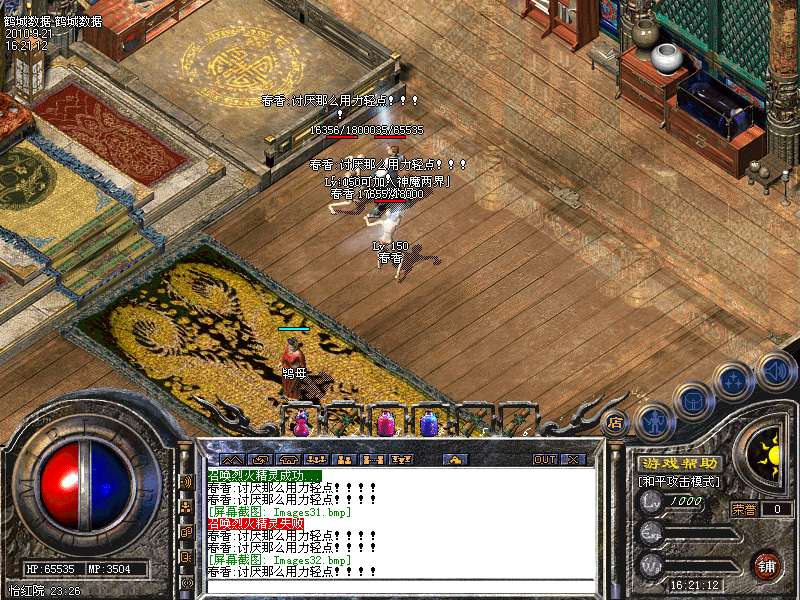Open the 游戏帮助 game help panel
This screenshot has height=600, width=800.
(x=679, y=463)
